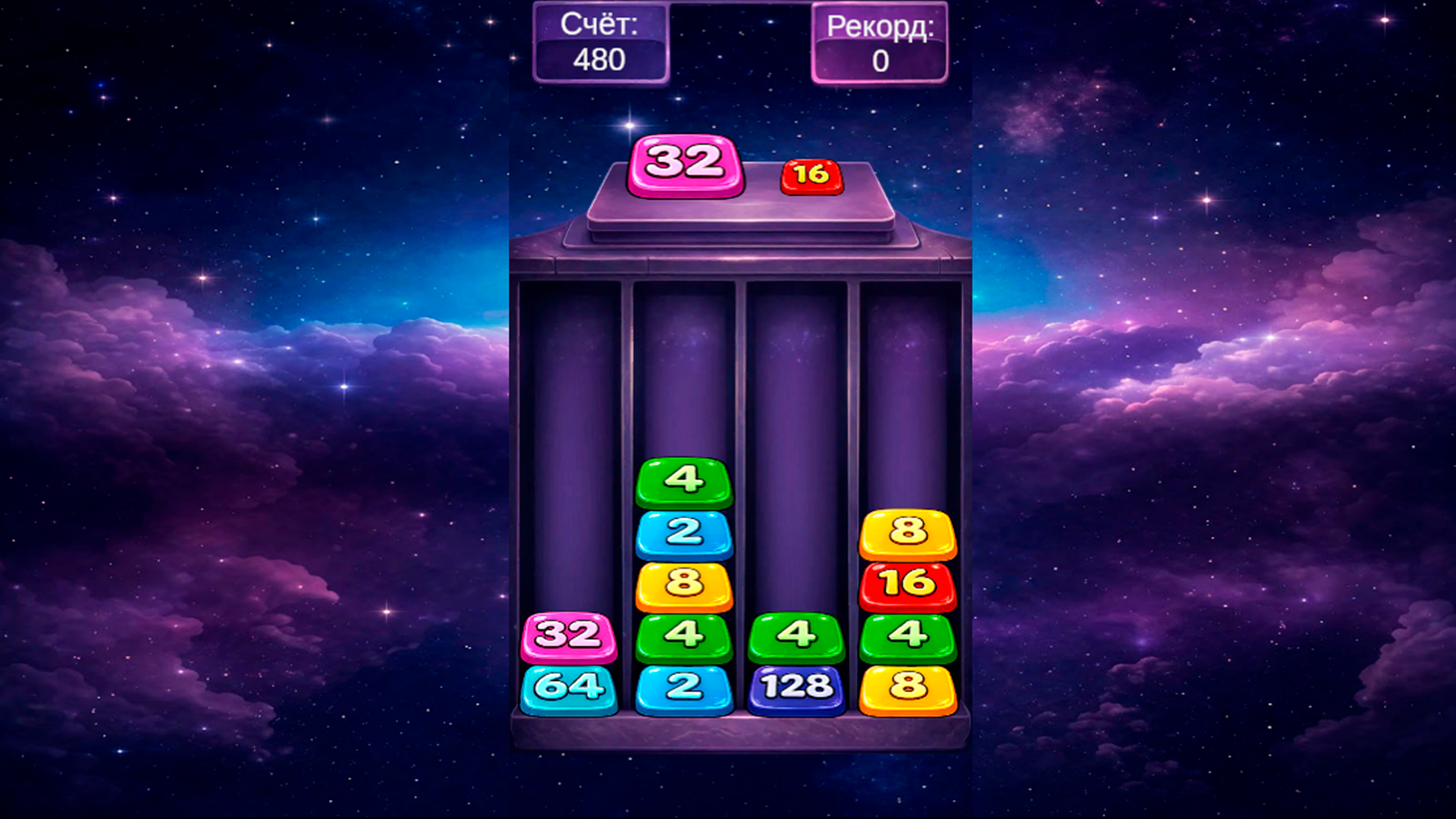Select the red 16 tile waiting on the platform
Viewport: 1456px width, 819px height.
pos(811,174)
